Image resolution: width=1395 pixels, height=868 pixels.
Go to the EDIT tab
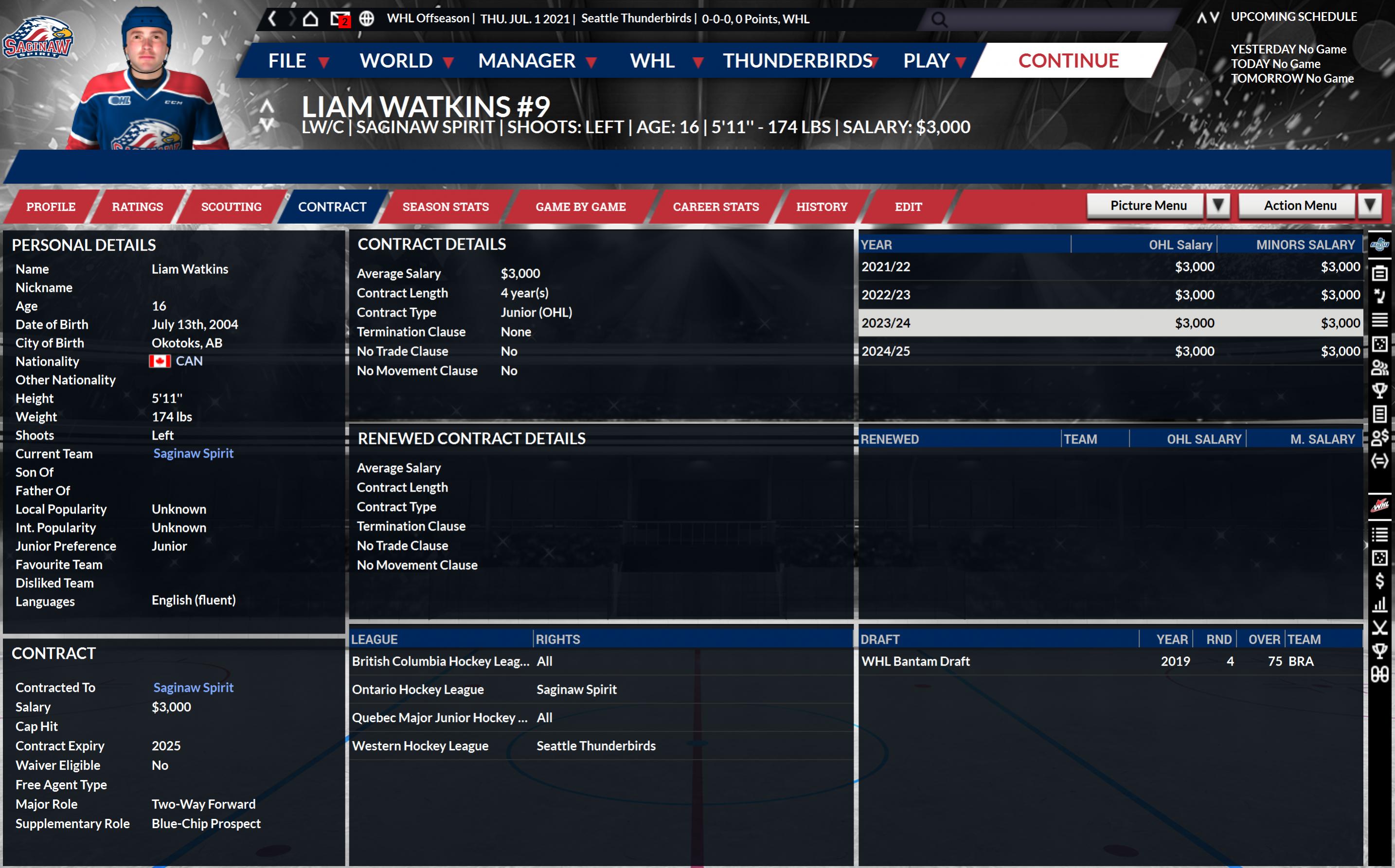coord(908,207)
